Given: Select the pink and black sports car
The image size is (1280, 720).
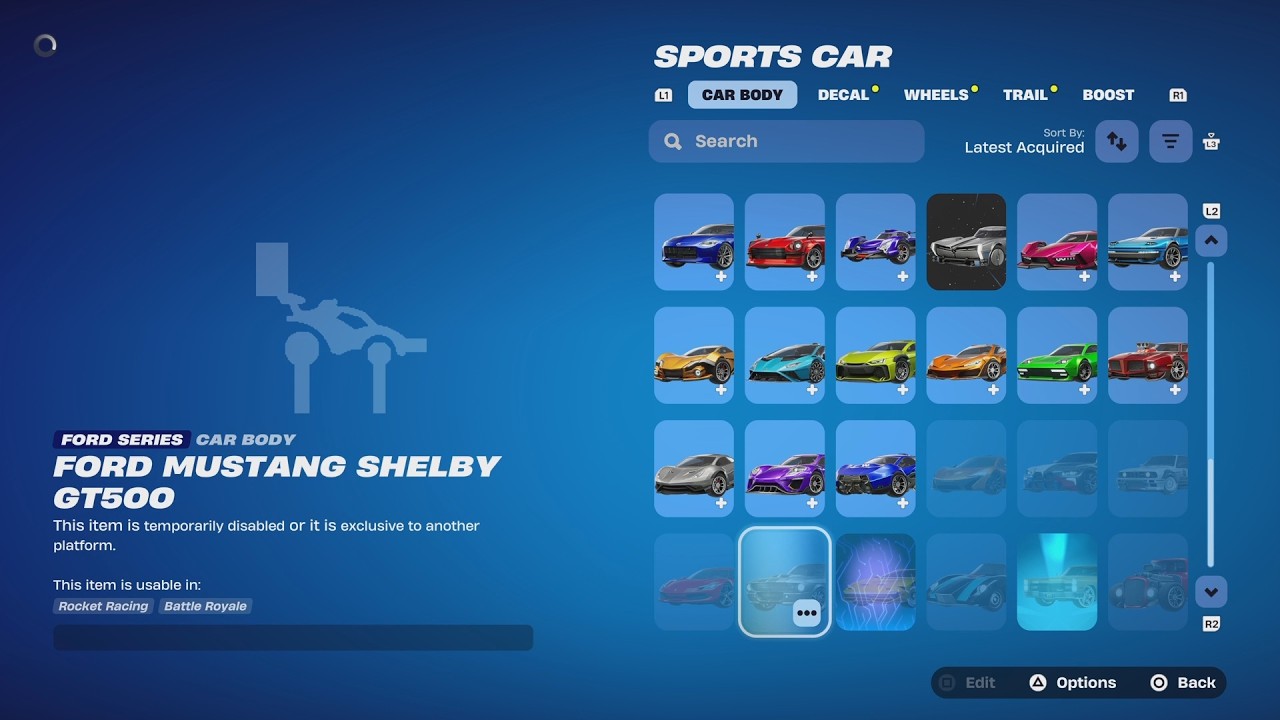Looking at the screenshot, I should click(x=1057, y=242).
